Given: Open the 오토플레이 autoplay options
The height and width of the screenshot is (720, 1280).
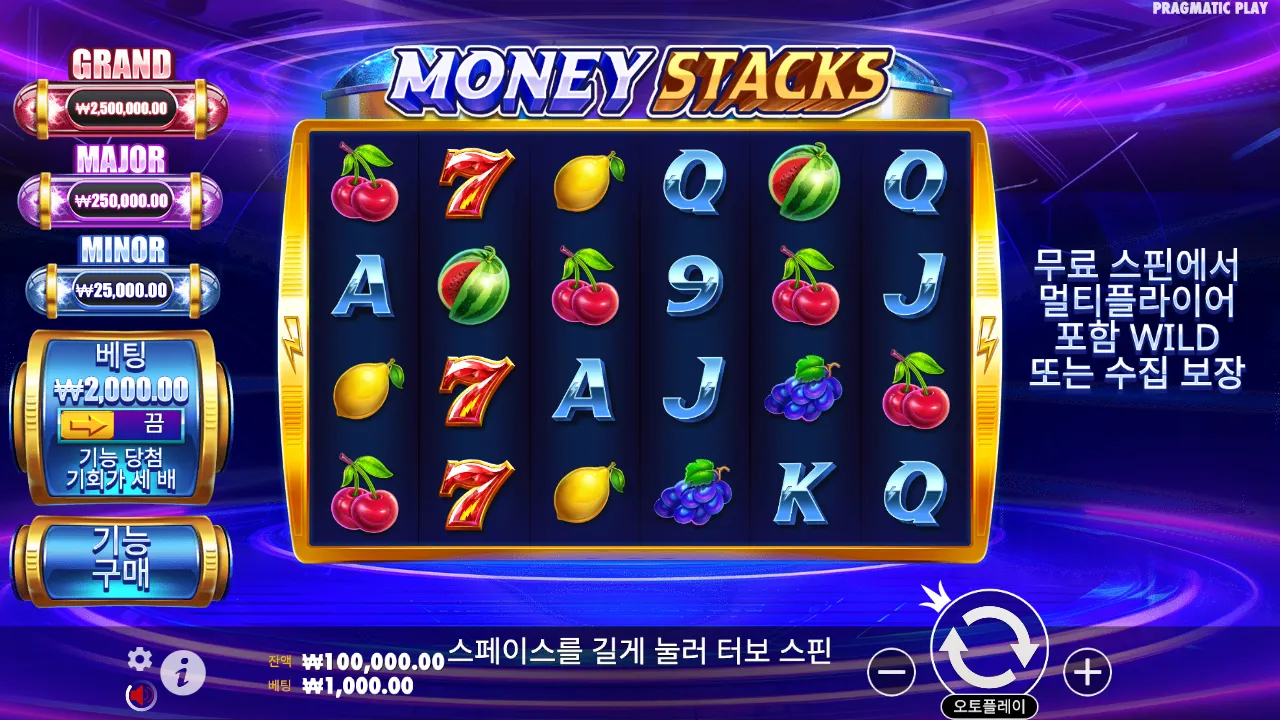Looking at the screenshot, I should (989, 703).
